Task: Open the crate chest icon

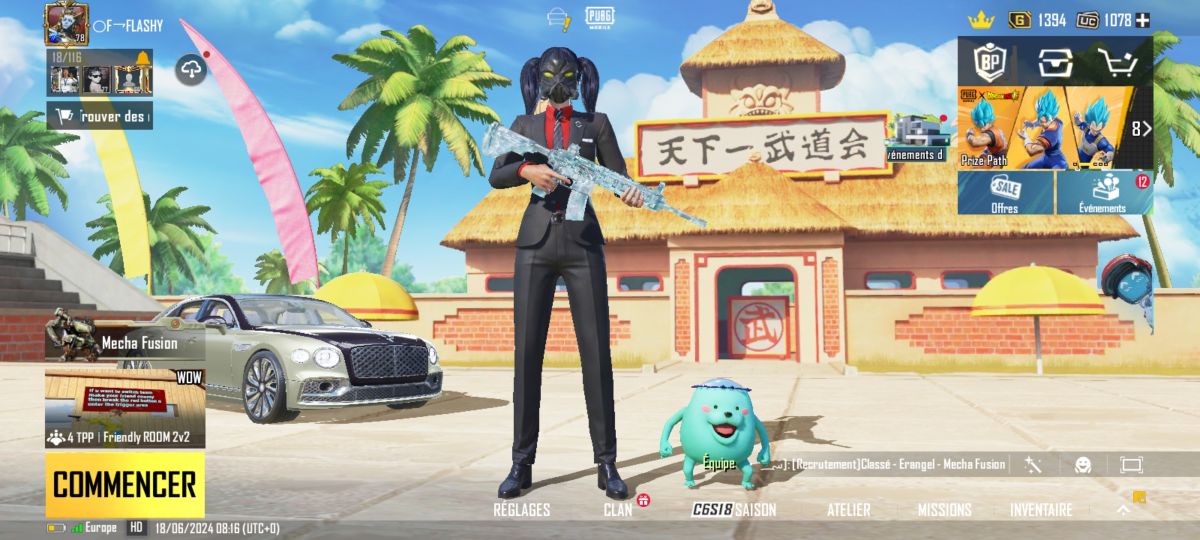Action: (1054, 63)
